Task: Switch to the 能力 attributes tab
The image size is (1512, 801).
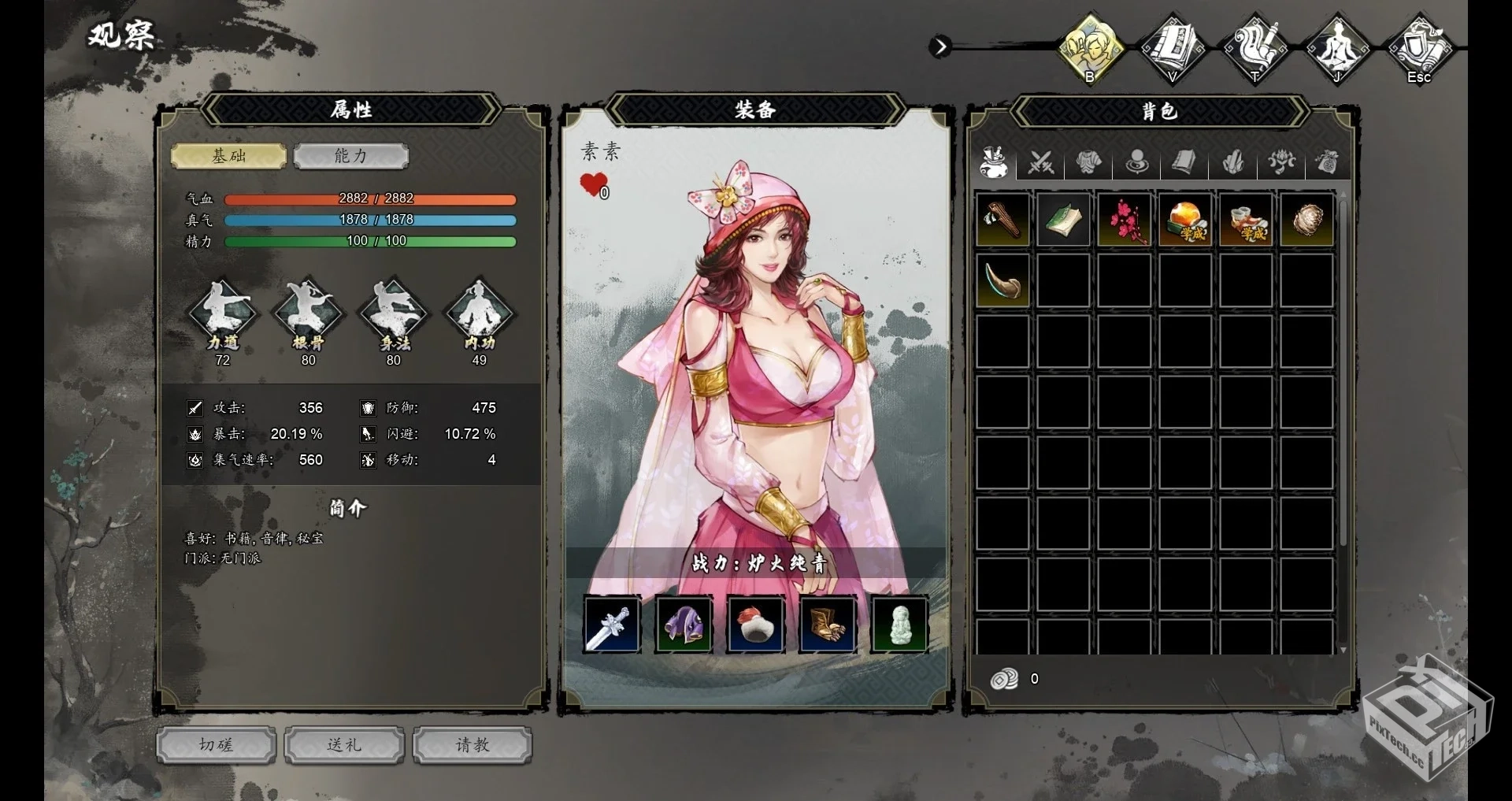Action: click(x=350, y=156)
